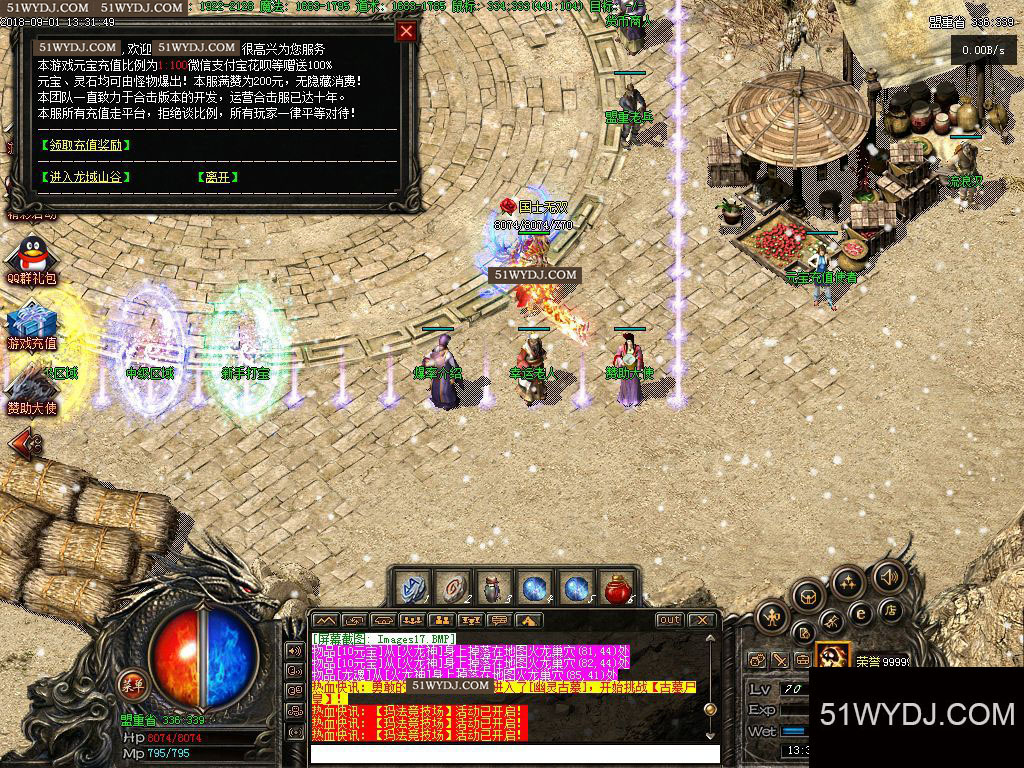Collapse the side icons with the red arrow
The height and width of the screenshot is (768, 1024).
click(24, 441)
